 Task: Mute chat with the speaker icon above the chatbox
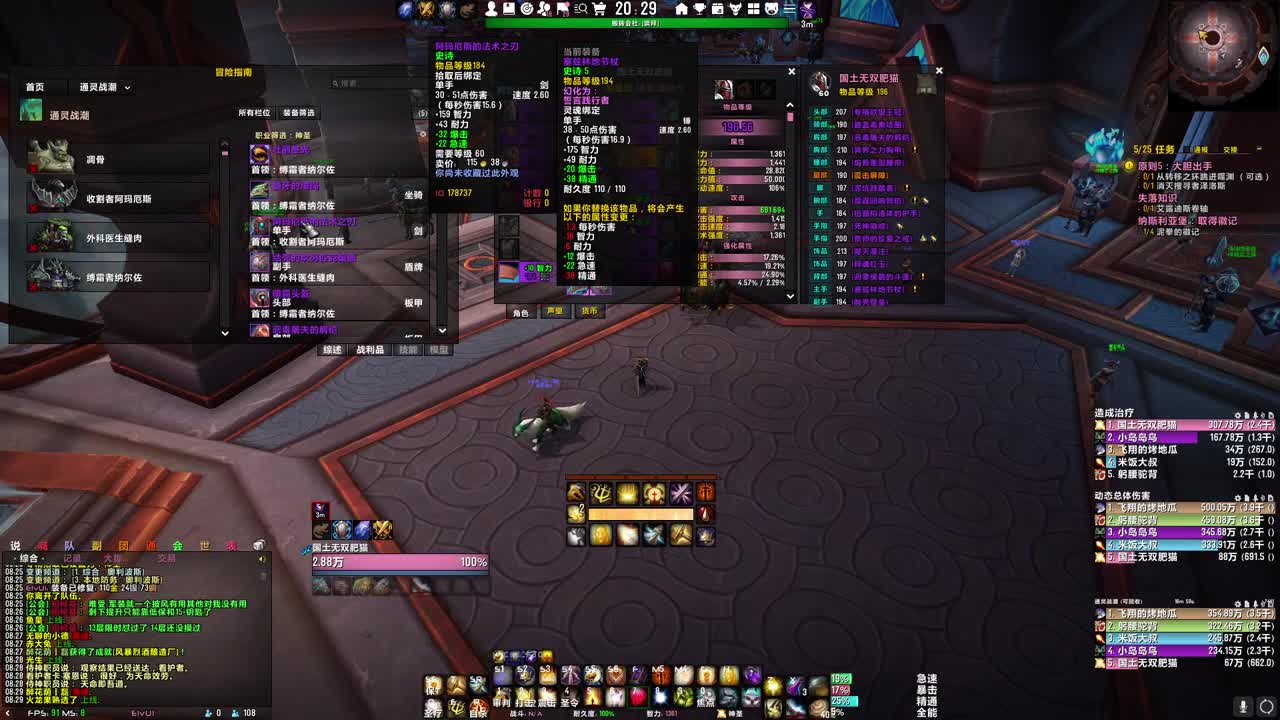click(261, 558)
